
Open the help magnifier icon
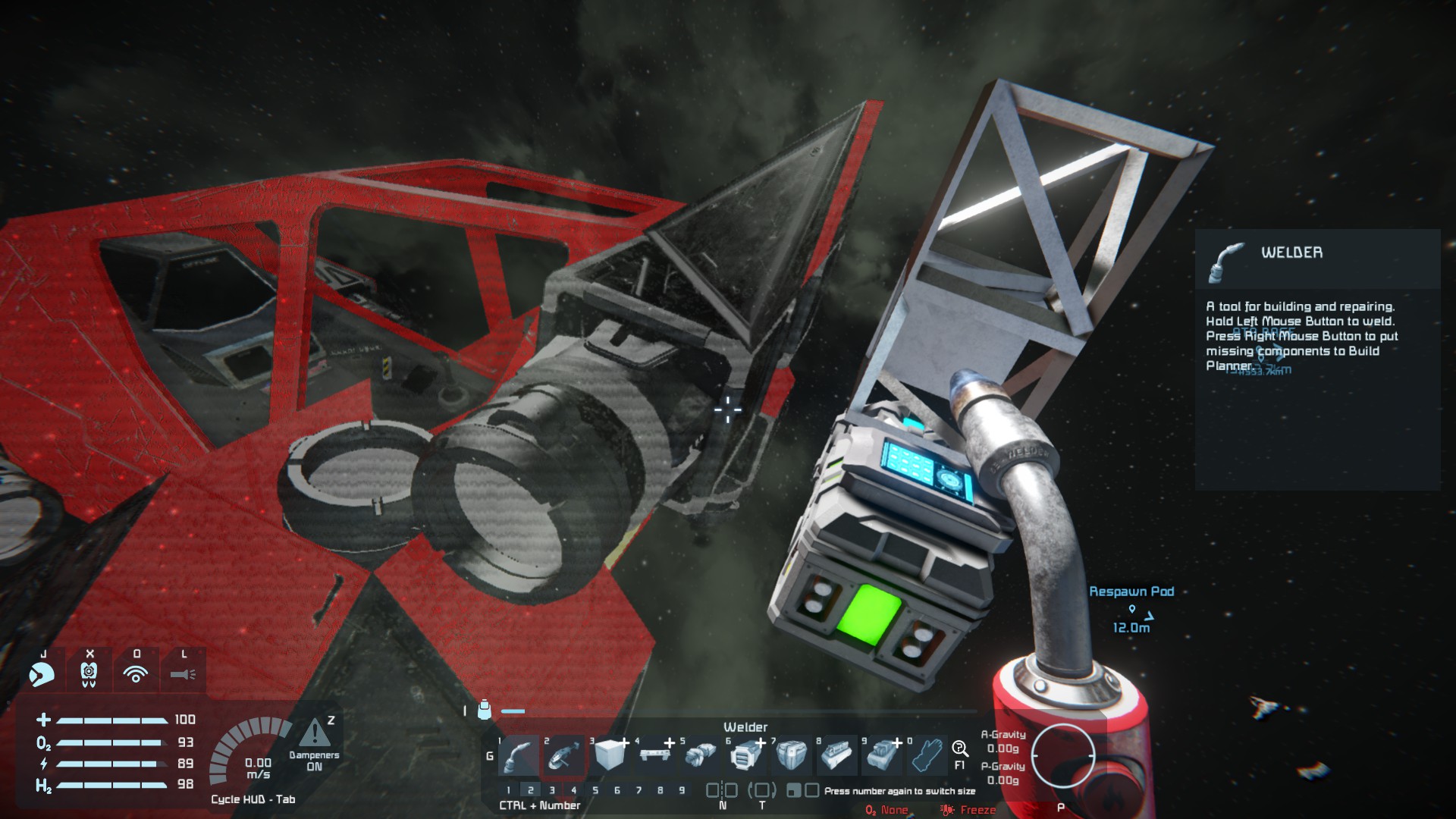coord(960,749)
